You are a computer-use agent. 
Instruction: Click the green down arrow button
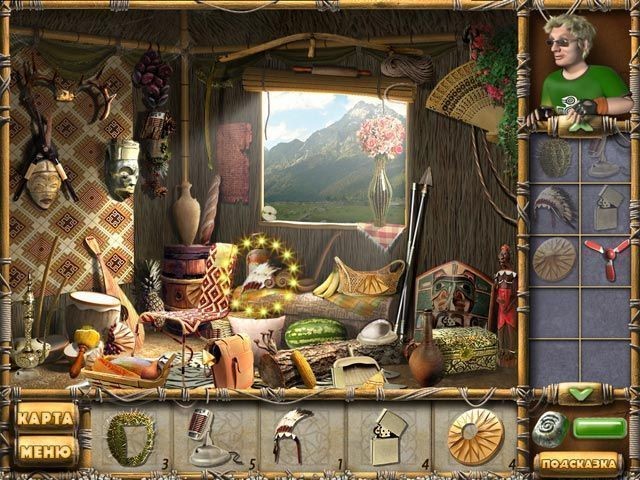pos(580,394)
